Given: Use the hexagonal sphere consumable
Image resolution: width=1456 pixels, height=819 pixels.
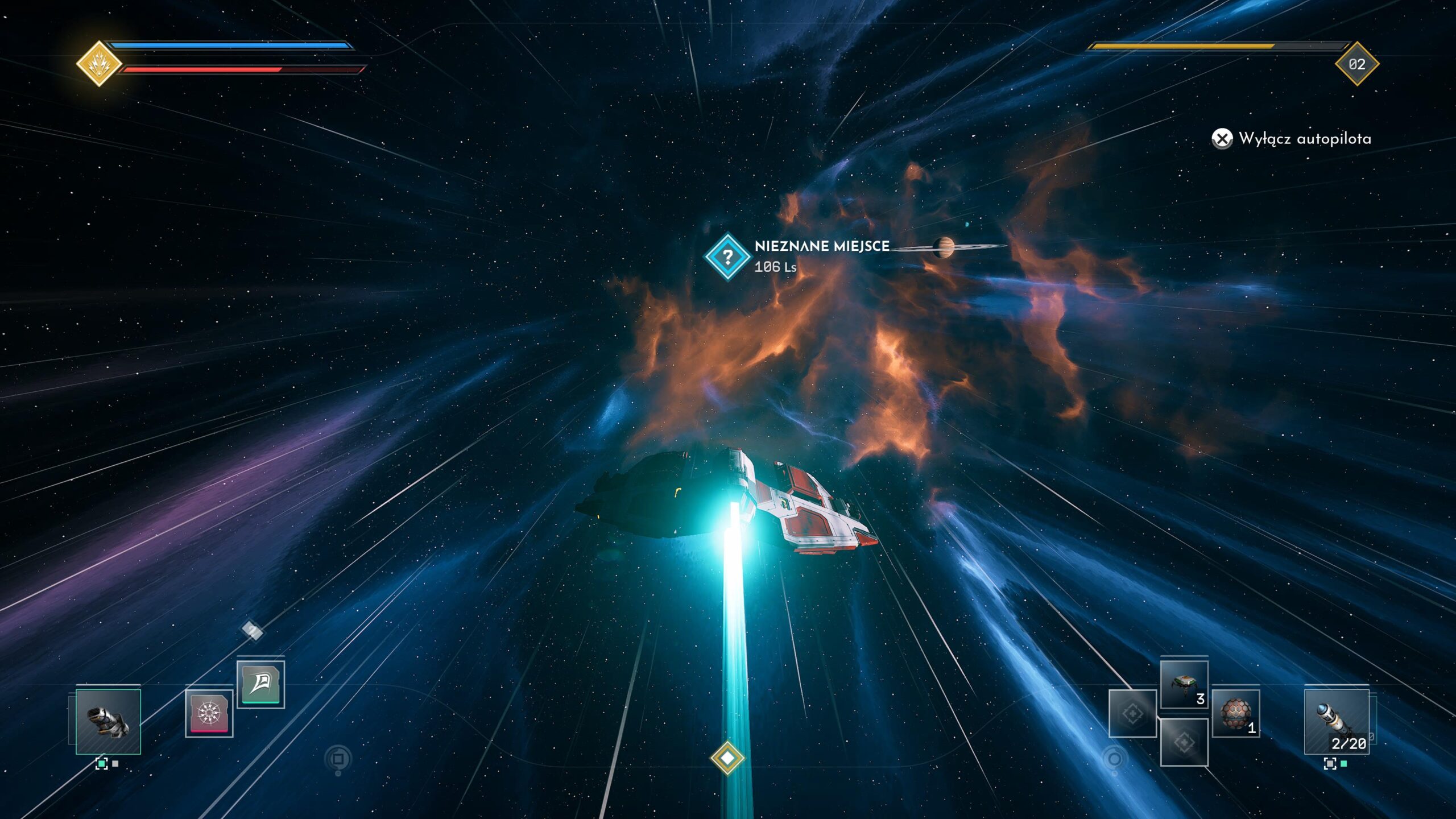Looking at the screenshot, I should (1235, 713).
